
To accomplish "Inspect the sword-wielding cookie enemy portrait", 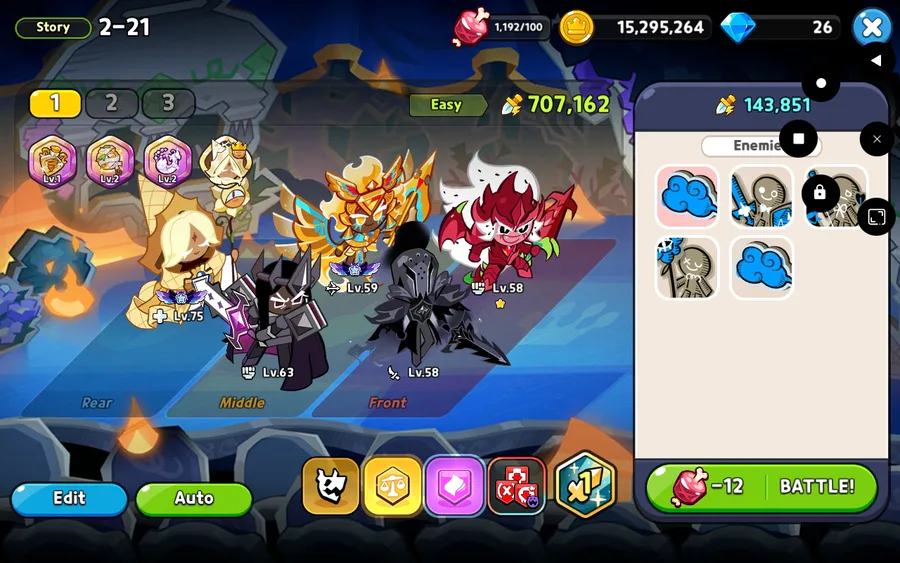I will point(761,196).
